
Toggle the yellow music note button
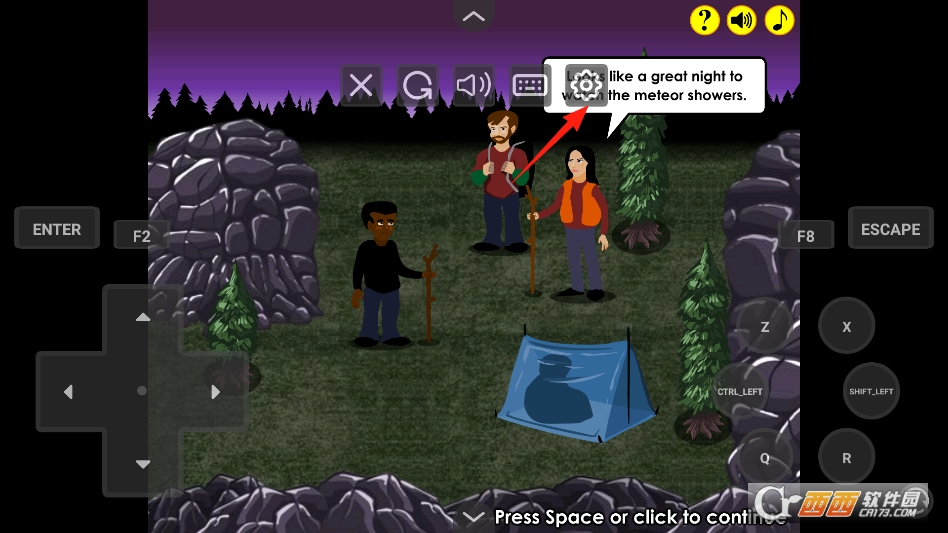pyautogui.click(x=779, y=20)
